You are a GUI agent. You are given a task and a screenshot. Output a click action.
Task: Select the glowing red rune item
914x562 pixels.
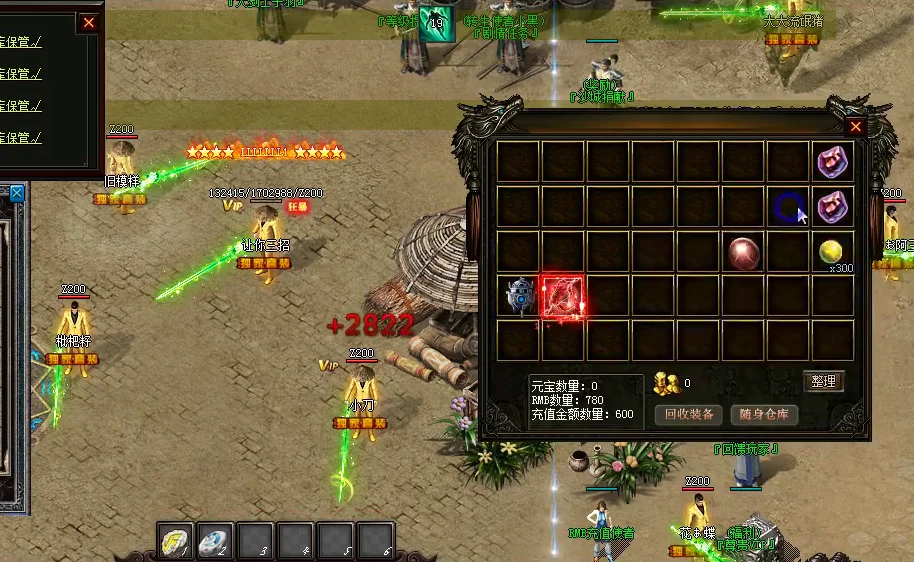pos(563,297)
